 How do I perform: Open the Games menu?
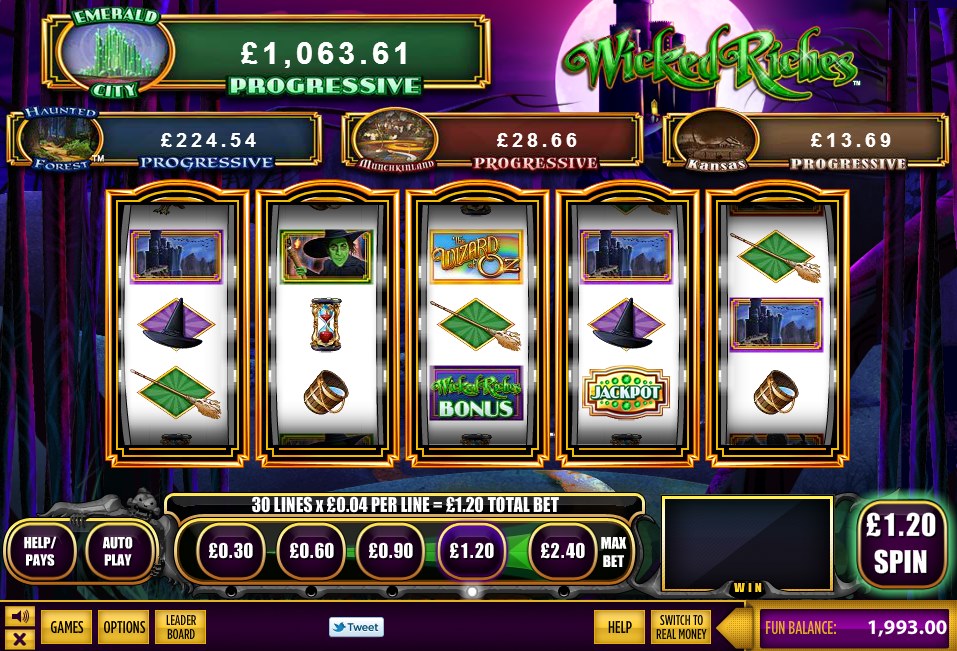coord(67,627)
